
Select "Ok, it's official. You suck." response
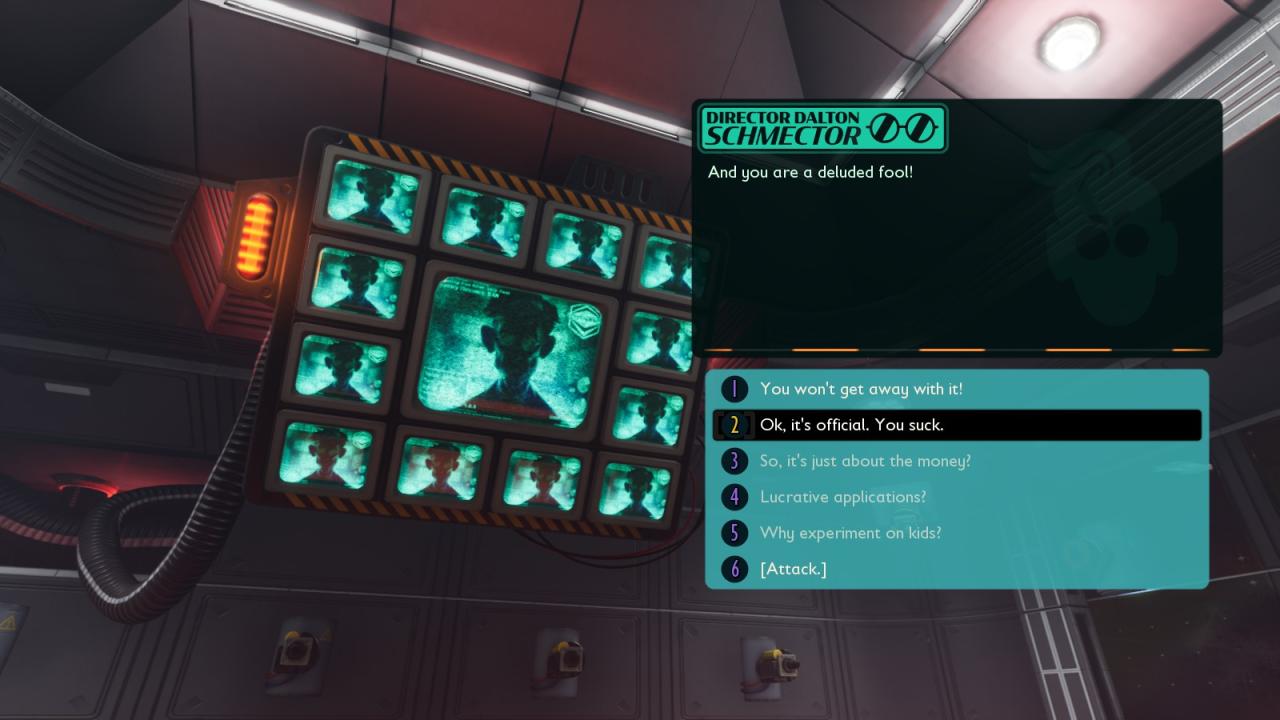click(851, 425)
